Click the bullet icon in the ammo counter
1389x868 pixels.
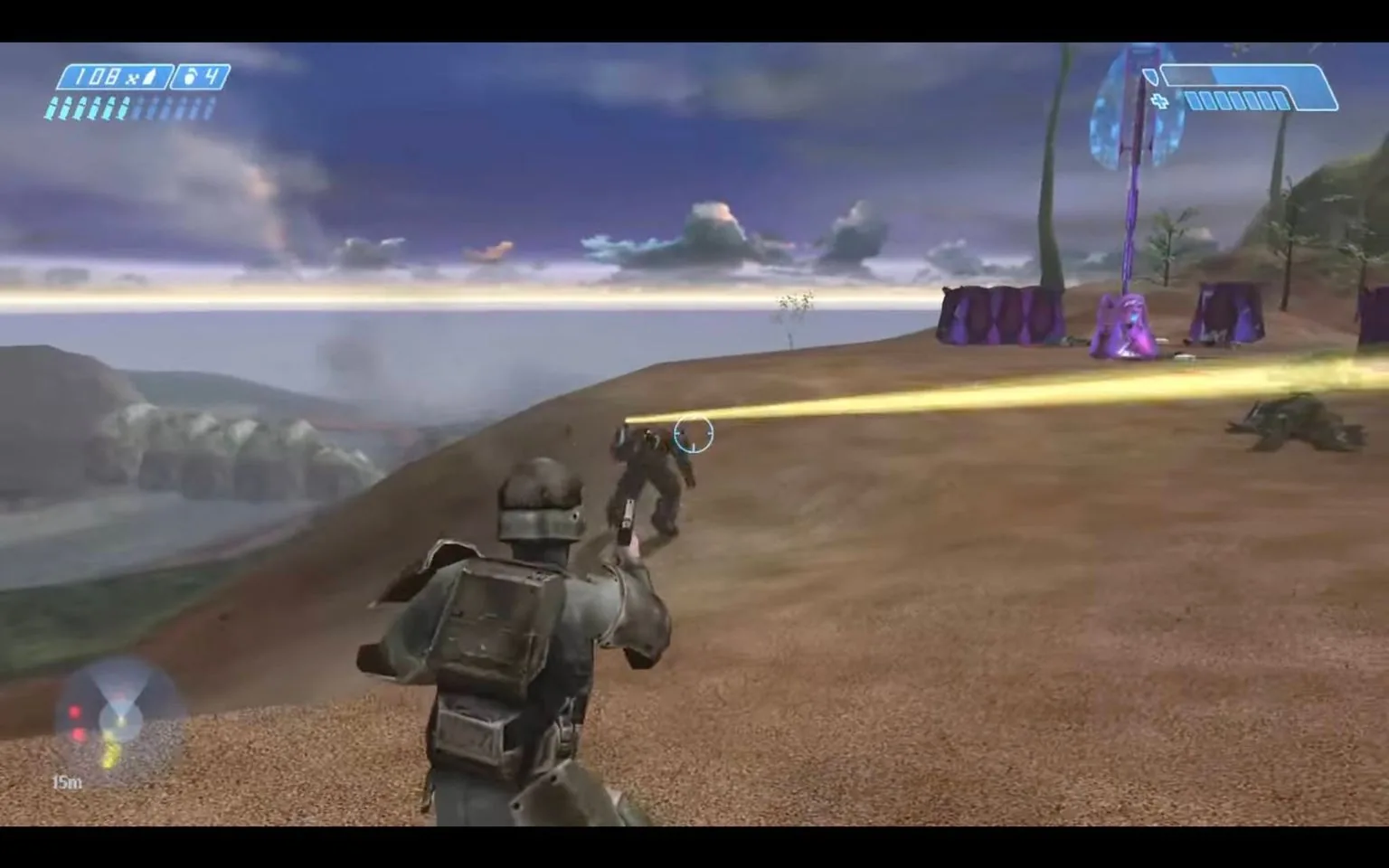(x=147, y=77)
